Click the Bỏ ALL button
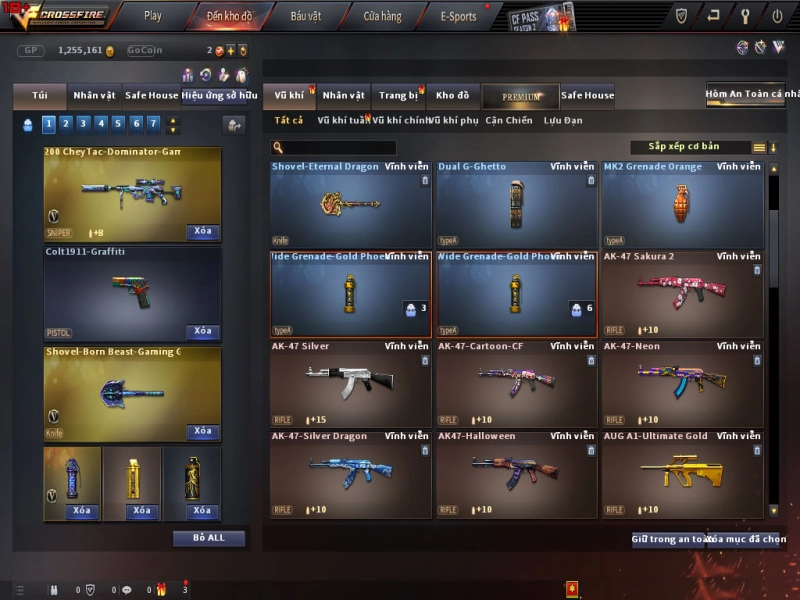 pyautogui.click(x=209, y=538)
